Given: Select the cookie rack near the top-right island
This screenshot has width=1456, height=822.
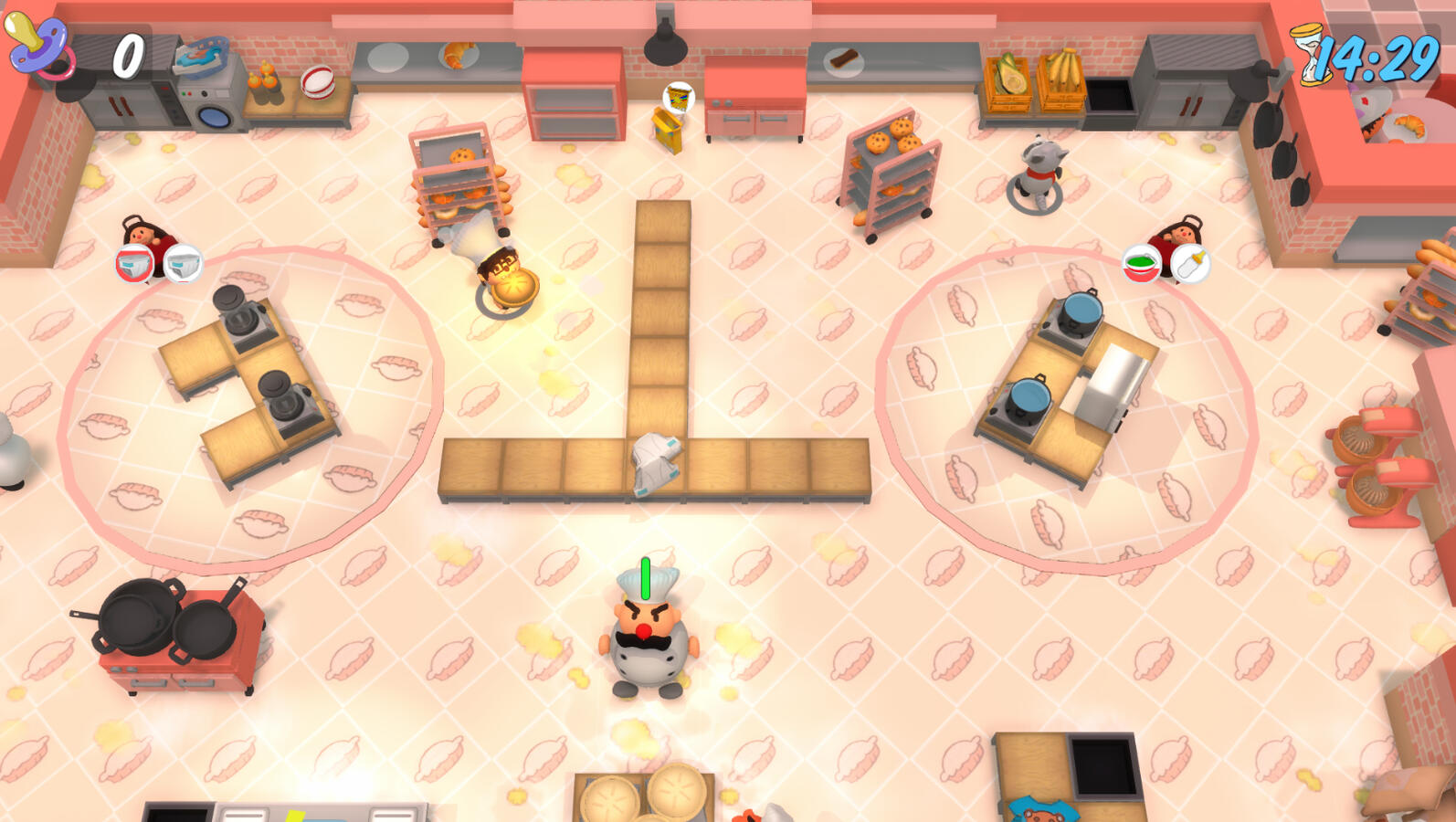Looking at the screenshot, I should click(x=891, y=174).
